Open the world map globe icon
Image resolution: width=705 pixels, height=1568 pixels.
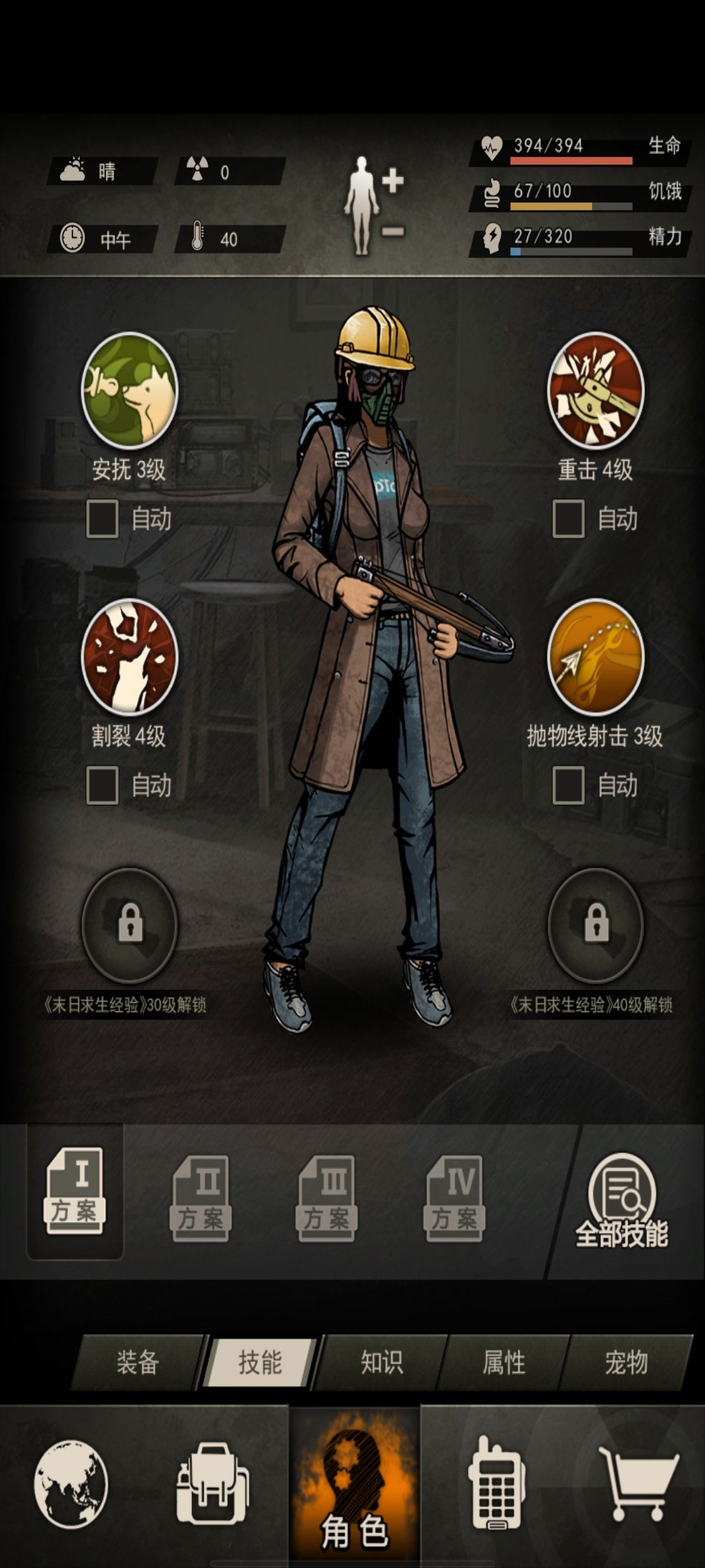point(71,1484)
